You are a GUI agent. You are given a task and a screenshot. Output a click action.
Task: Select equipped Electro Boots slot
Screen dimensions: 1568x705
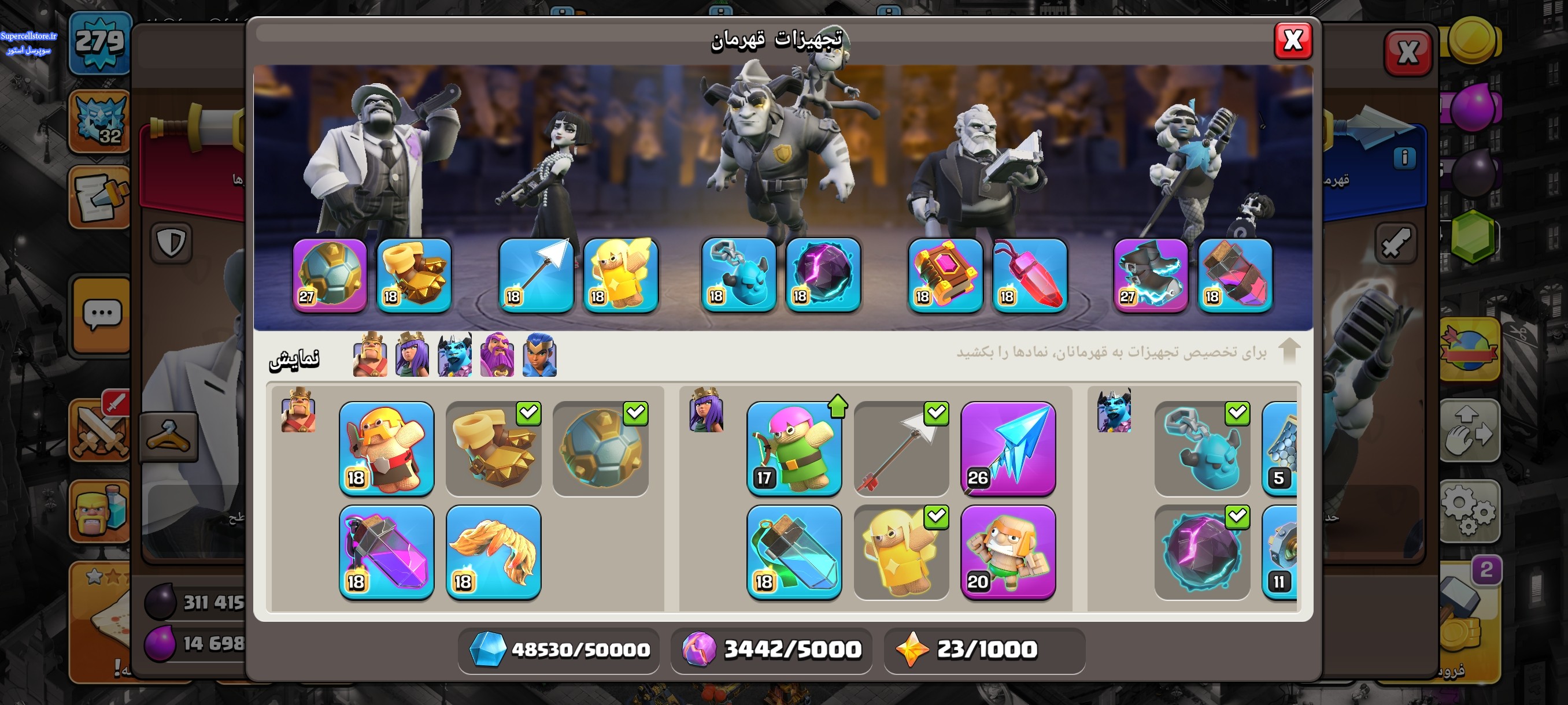click(1151, 276)
